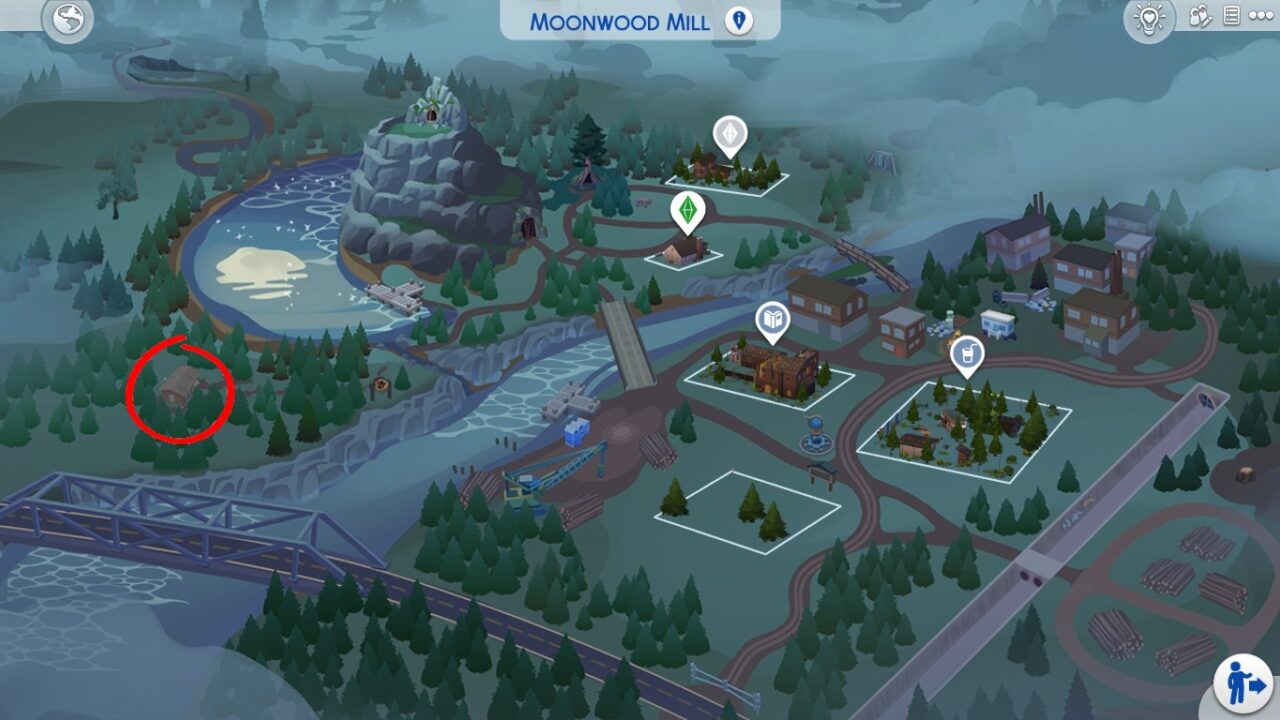Open the three-dots options menu
1280x720 pixels.
pyautogui.click(x=1261, y=17)
